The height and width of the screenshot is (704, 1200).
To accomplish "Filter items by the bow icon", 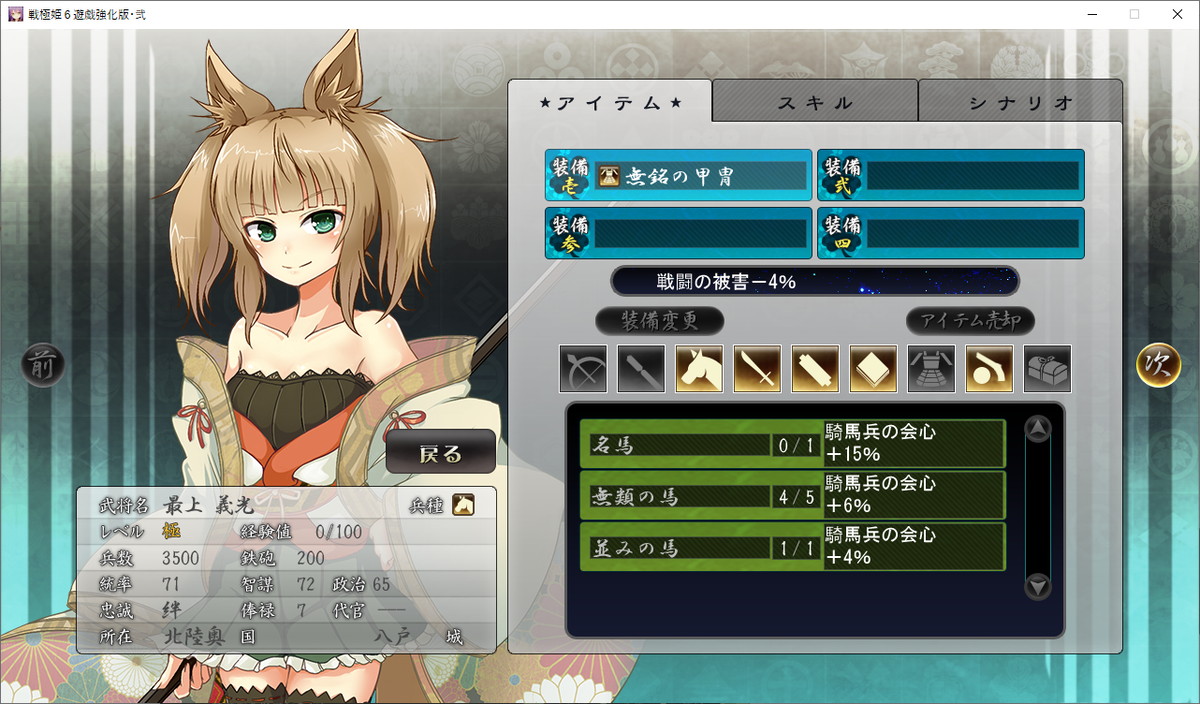I will pyautogui.click(x=583, y=369).
